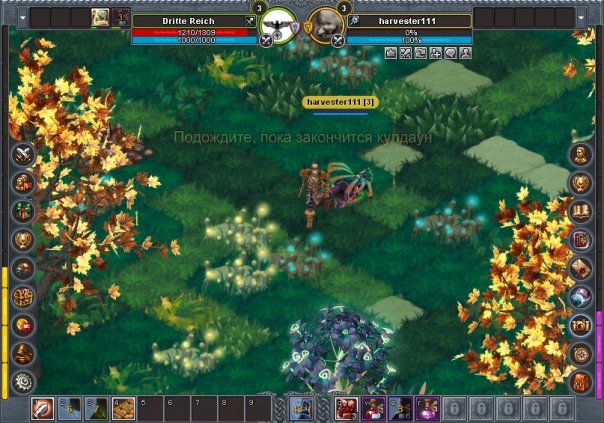Click the buff icon in the top-left bar

click(x=101, y=17)
